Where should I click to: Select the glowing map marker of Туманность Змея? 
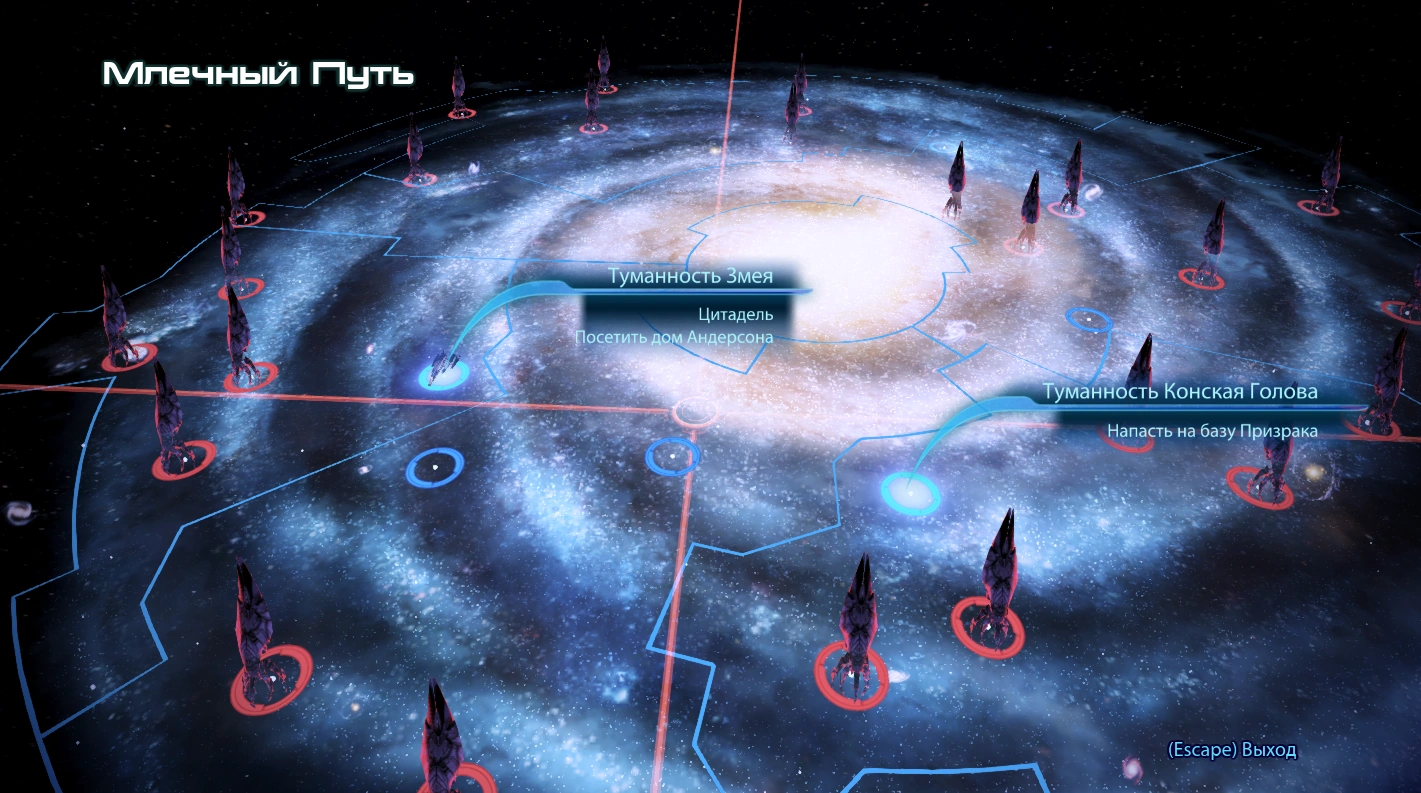pyautogui.click(x=443, y=375)
